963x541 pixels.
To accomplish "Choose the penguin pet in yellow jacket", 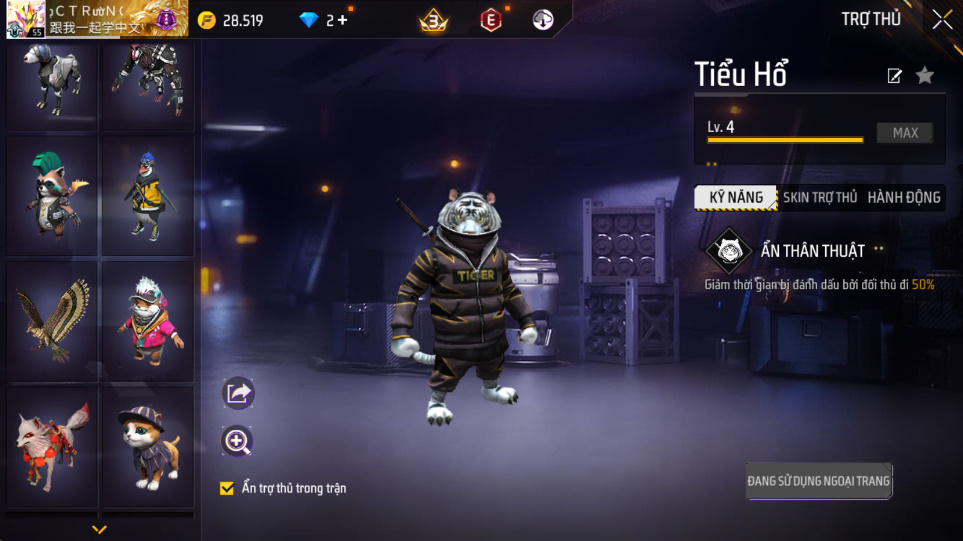I will point(148,195).
